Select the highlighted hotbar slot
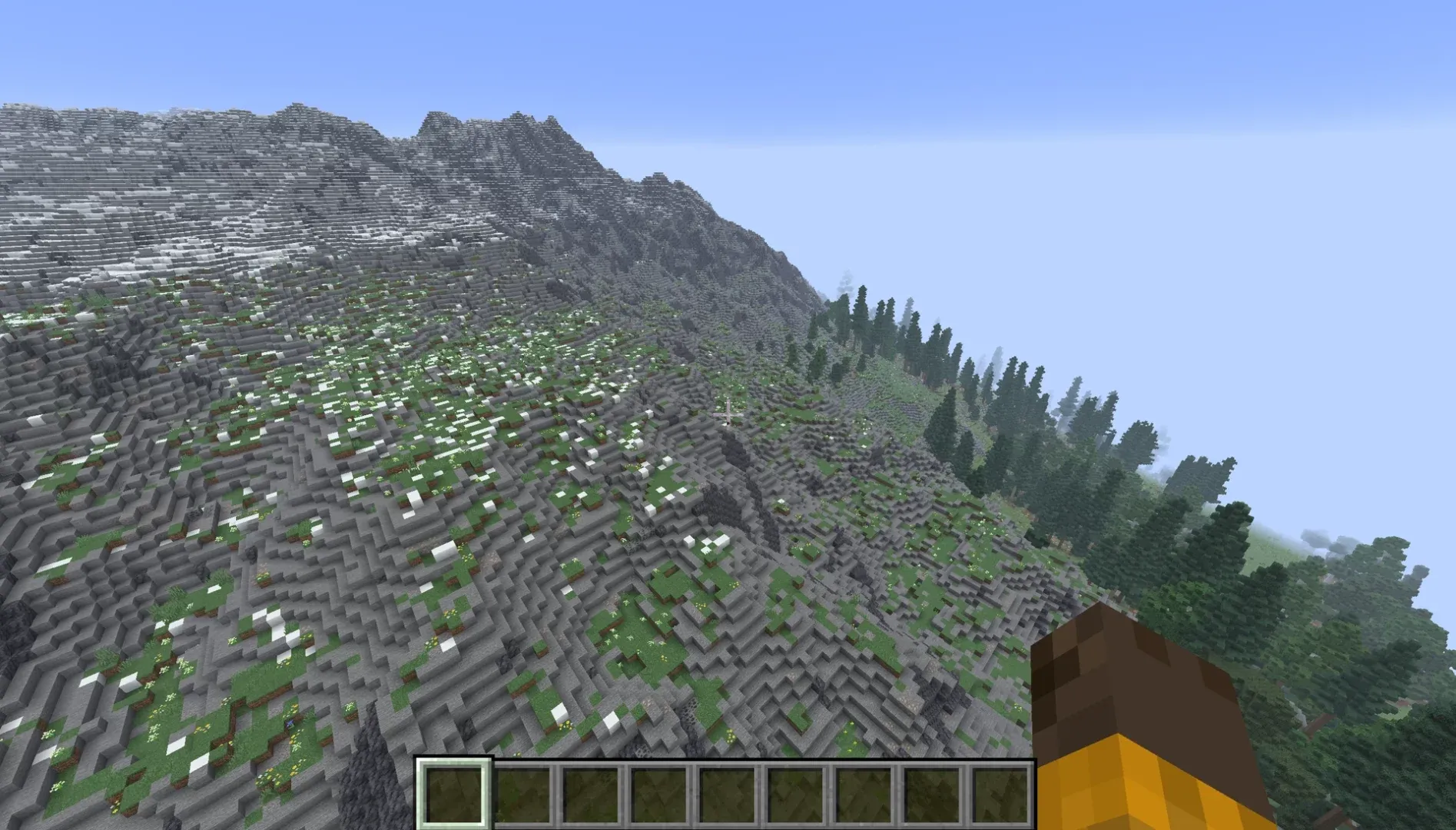 point(453,794)
